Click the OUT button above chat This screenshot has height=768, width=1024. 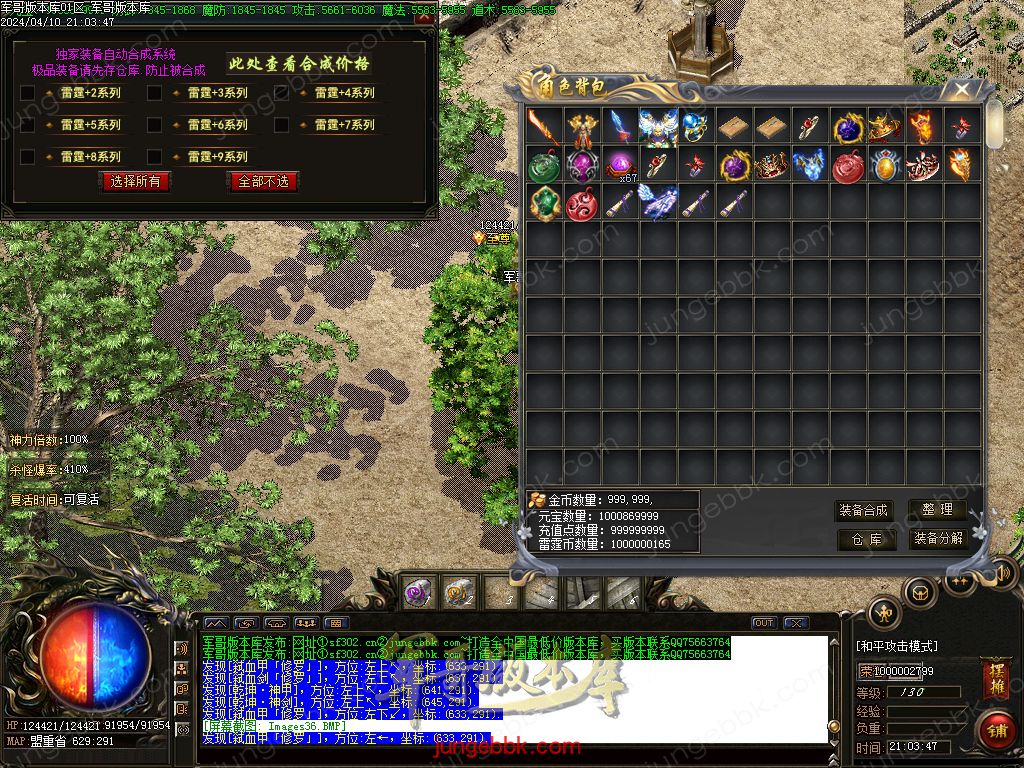point(764,623)
